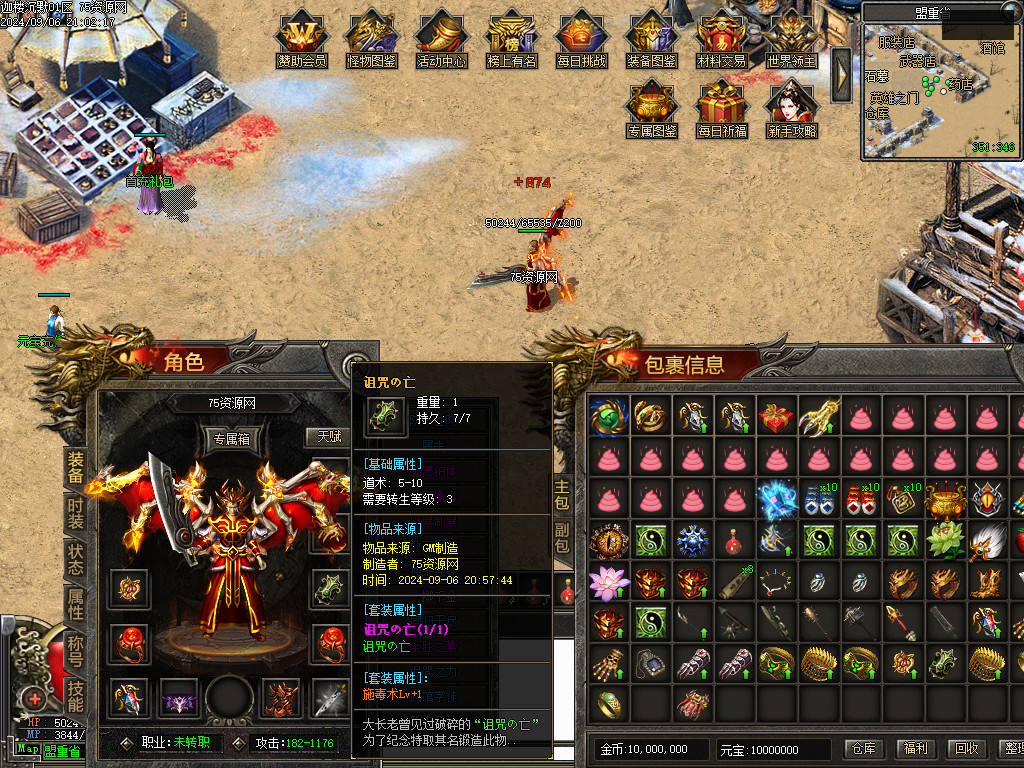Click the minimap in the corner

click(x=939, y=85)
